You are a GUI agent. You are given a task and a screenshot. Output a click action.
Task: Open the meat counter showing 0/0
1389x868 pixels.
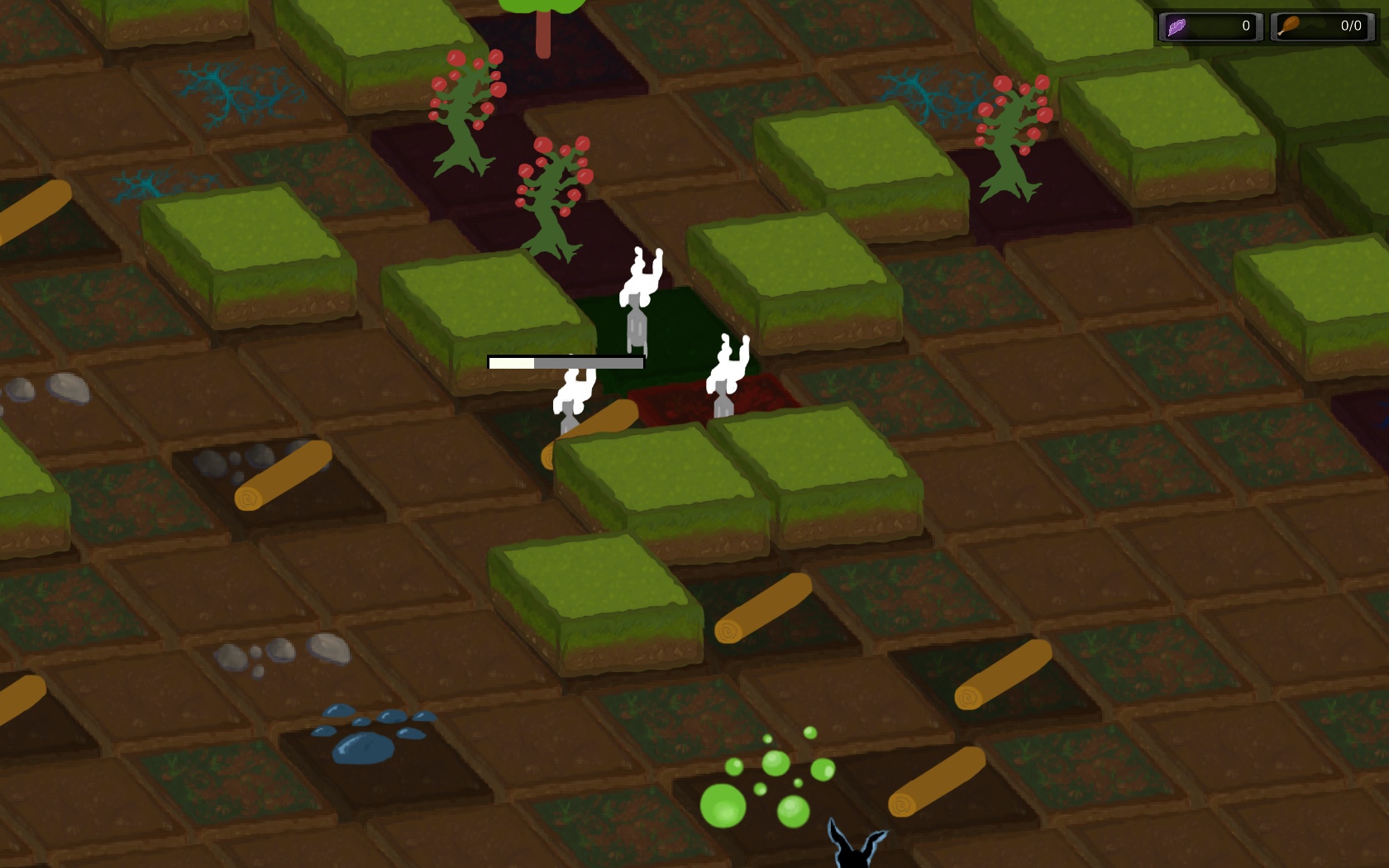[x=1323, y=26]
